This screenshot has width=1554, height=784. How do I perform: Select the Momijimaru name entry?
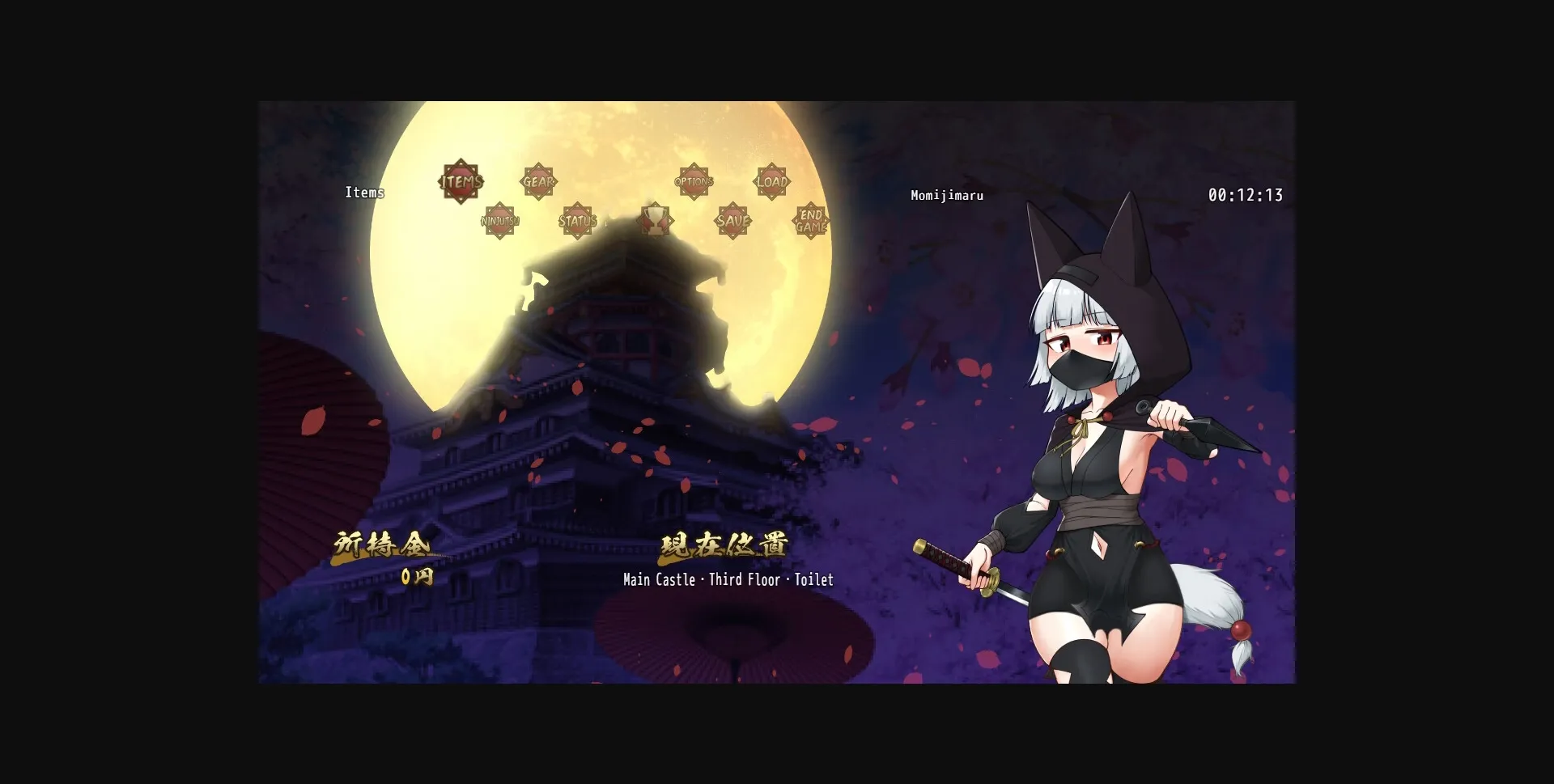tap(947, 195)
